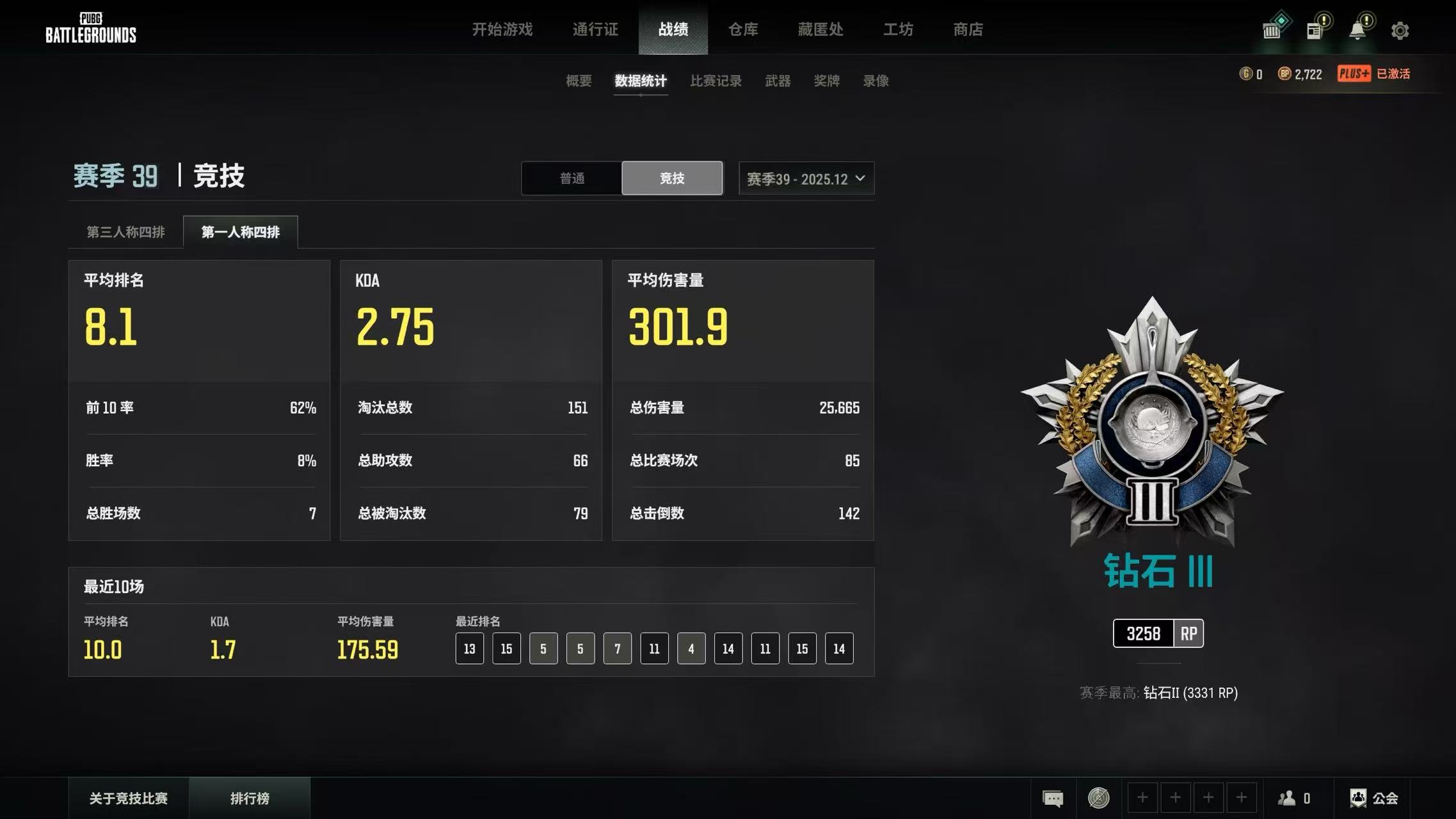Image resolution: width=1456 pixels, height=819 pixels.
Task: Open the 排行榜 leaderboard
Action: coord(250,798)
